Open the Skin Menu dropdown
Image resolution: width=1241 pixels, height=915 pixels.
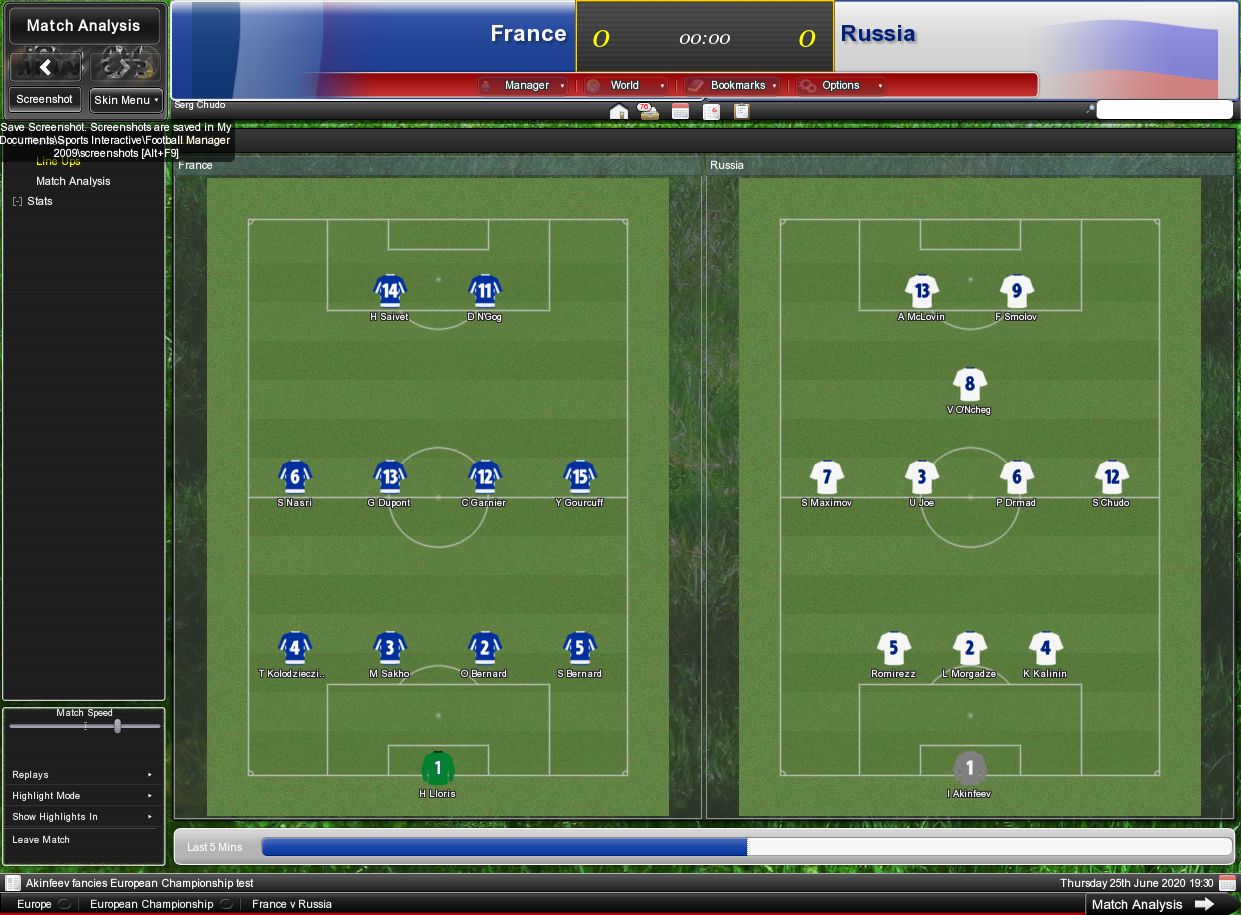[x=126, y=100]
